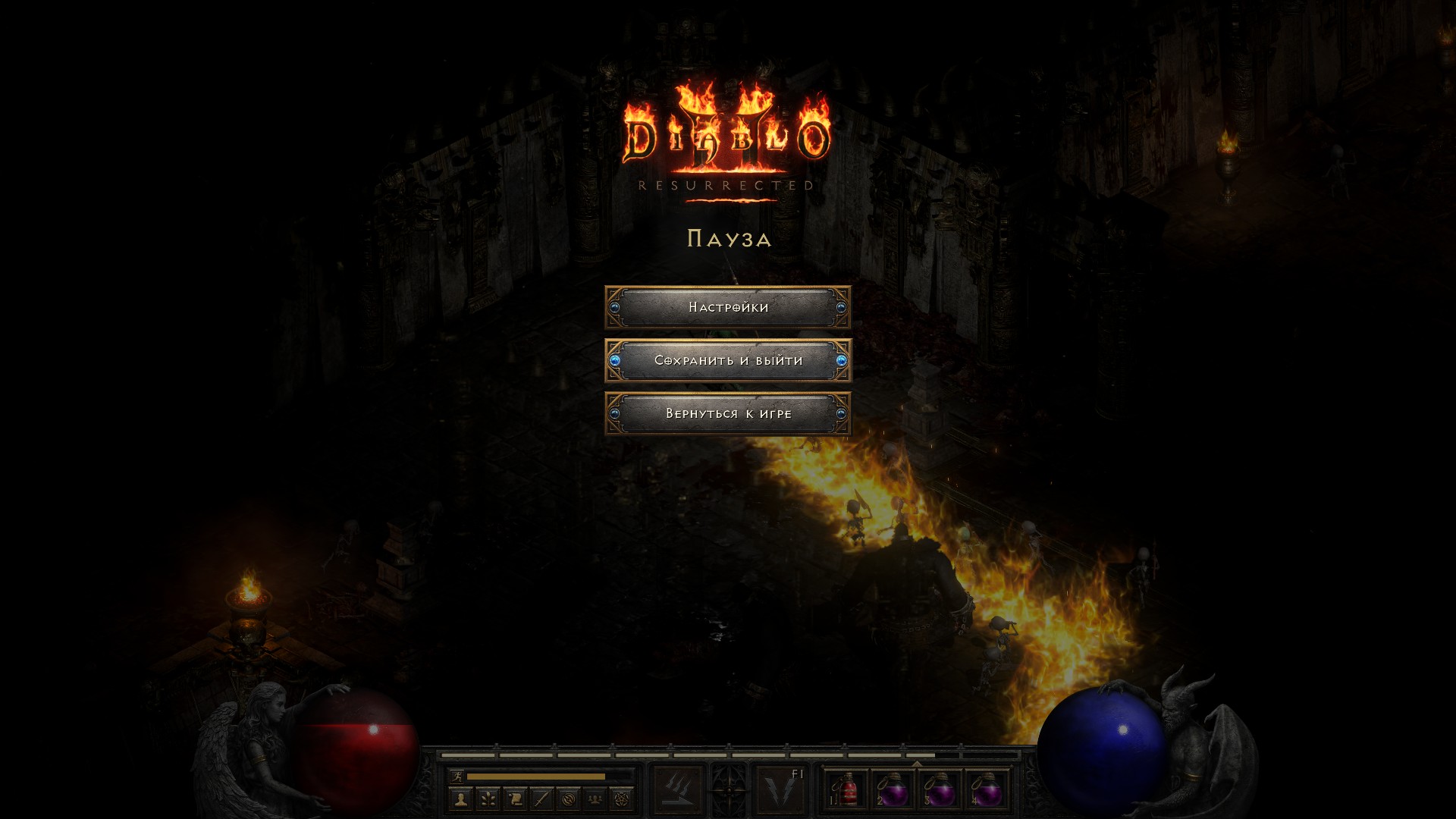The height and width of the screenshot is (819, 1456).
Task: Select the F1 right-hand lightning skill
Action: tap(780, 789)
